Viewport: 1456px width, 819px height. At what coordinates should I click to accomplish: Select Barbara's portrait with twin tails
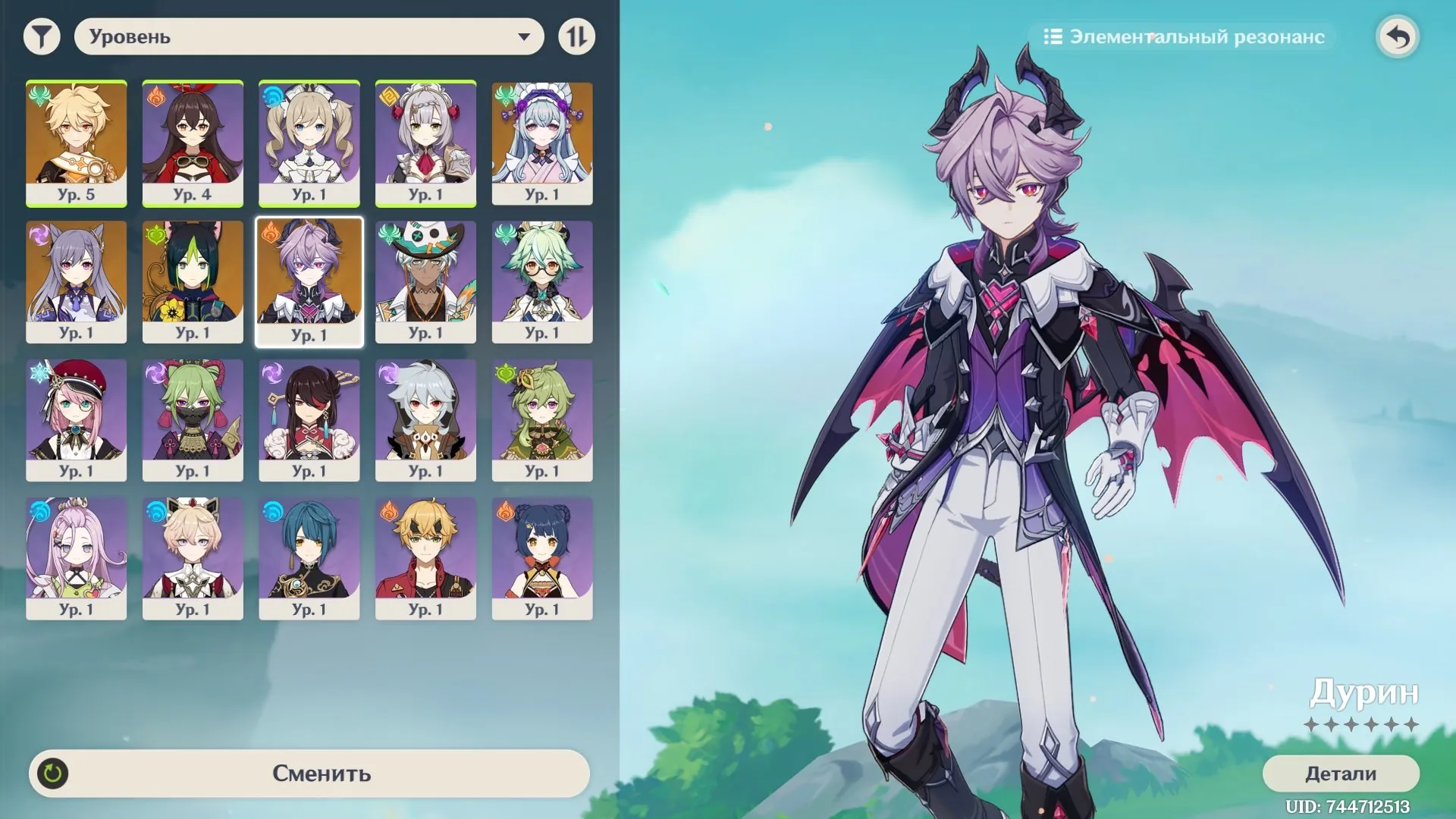pyautogui.click(x=309, y=143)
